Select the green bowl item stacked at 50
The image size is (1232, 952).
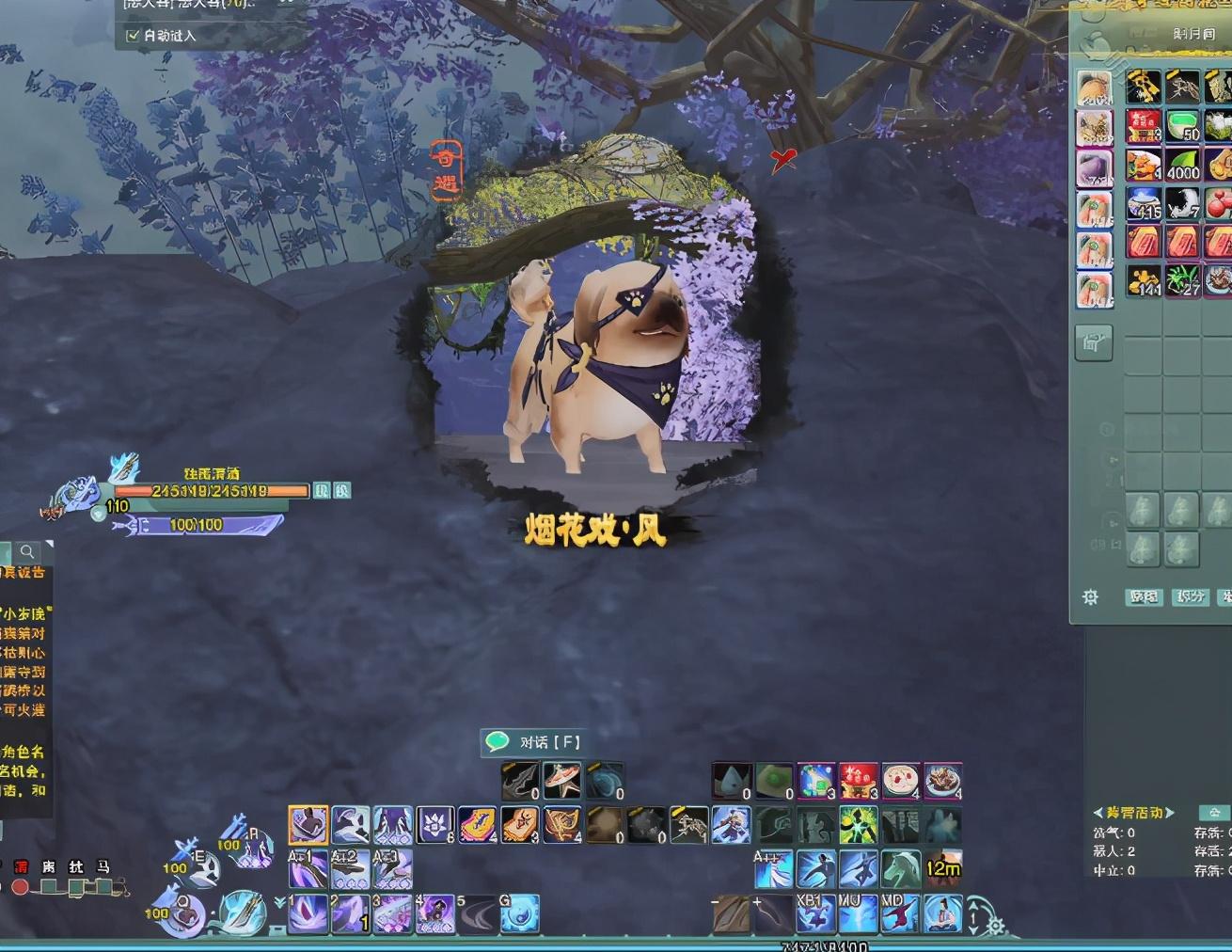pos(1183,126)
